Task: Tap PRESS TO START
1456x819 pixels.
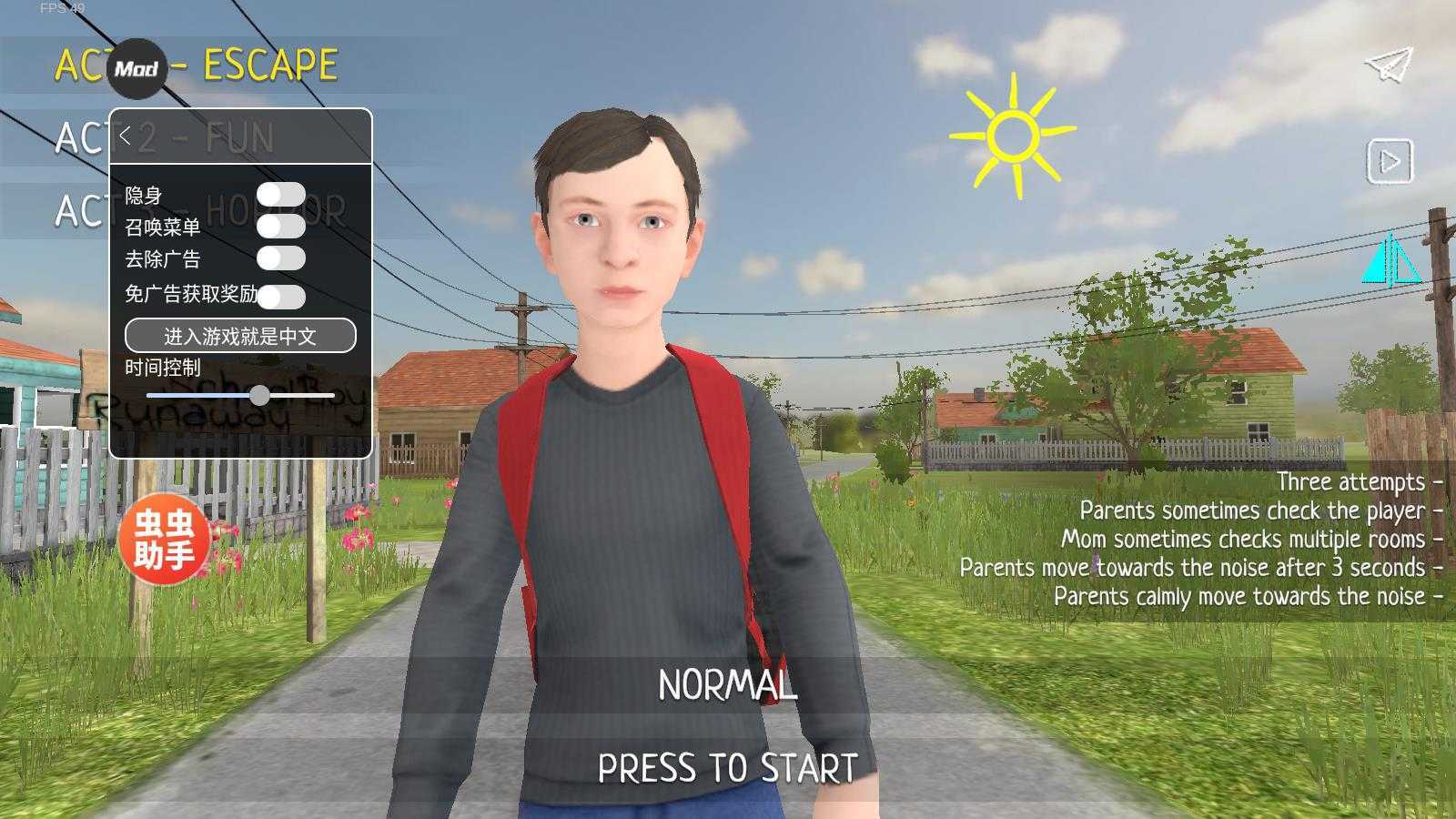Action: [x=727, y=769]
